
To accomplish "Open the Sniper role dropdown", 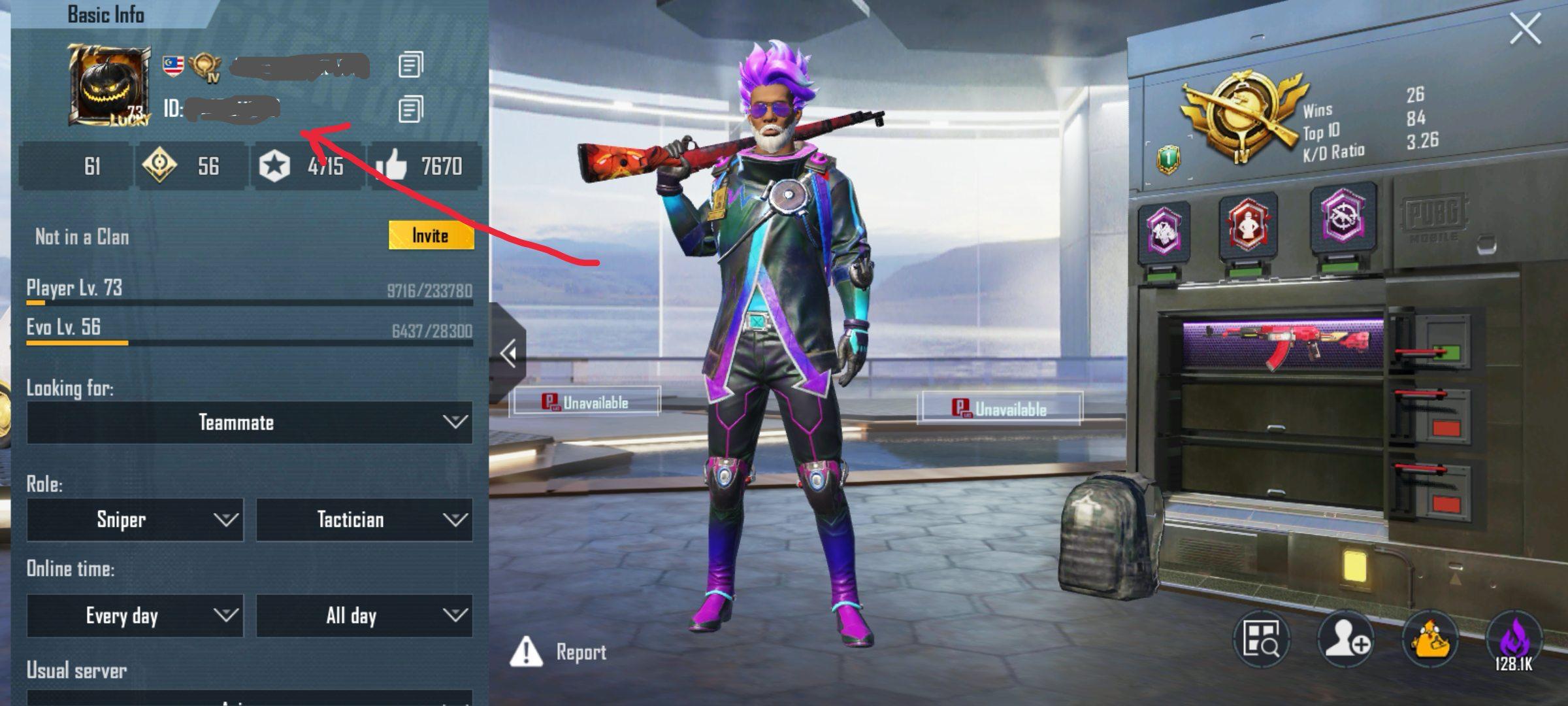I will (135, 520).
